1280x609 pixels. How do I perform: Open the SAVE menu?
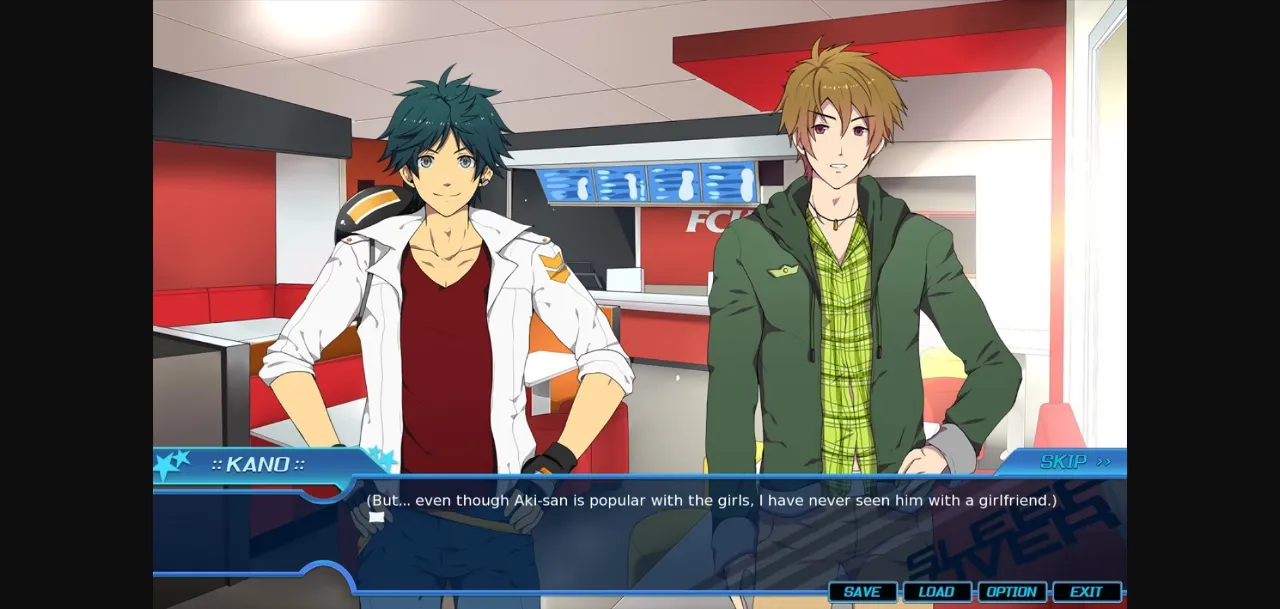862,592
